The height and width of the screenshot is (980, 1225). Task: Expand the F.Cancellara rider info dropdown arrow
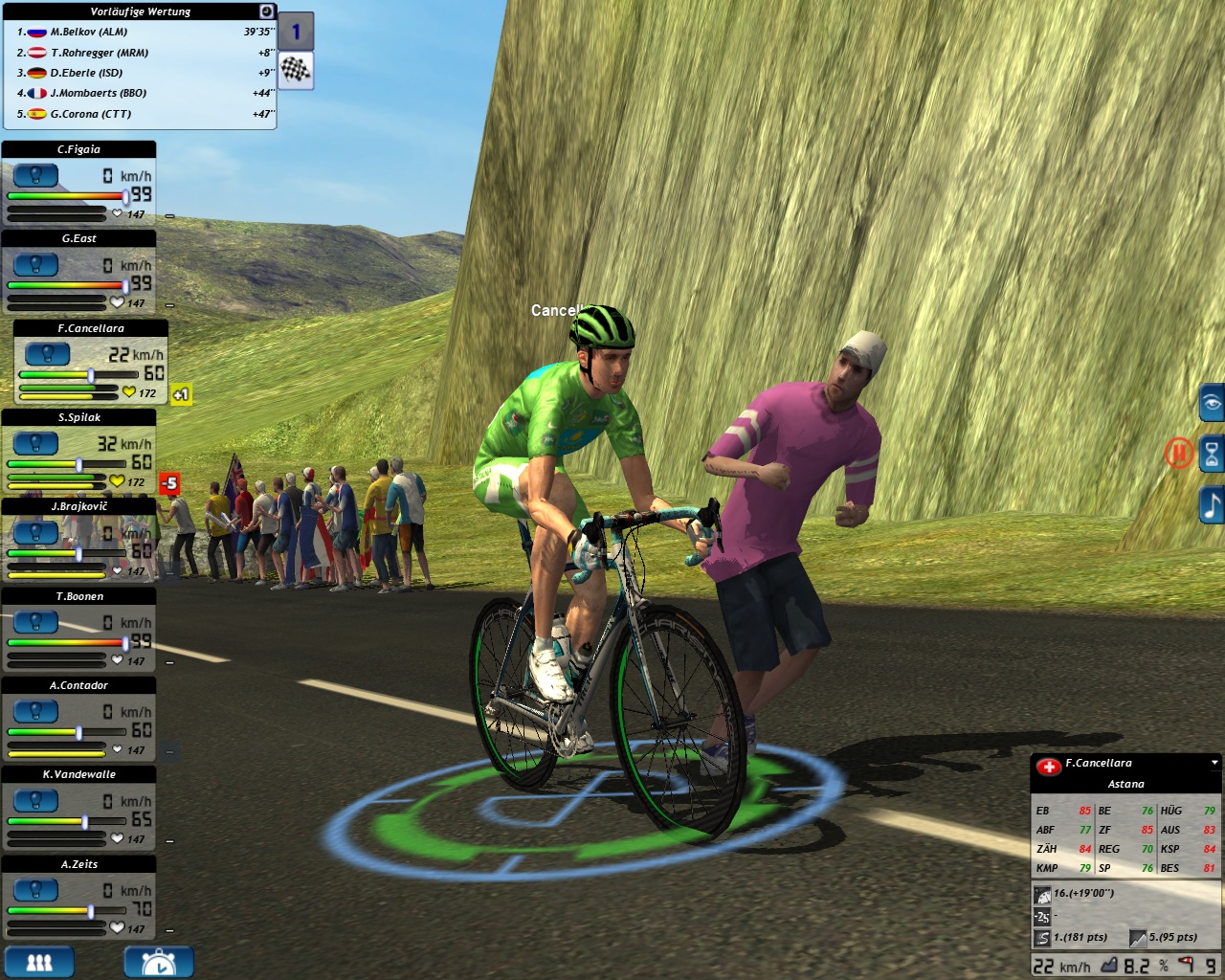click(x=1214, y=763)
